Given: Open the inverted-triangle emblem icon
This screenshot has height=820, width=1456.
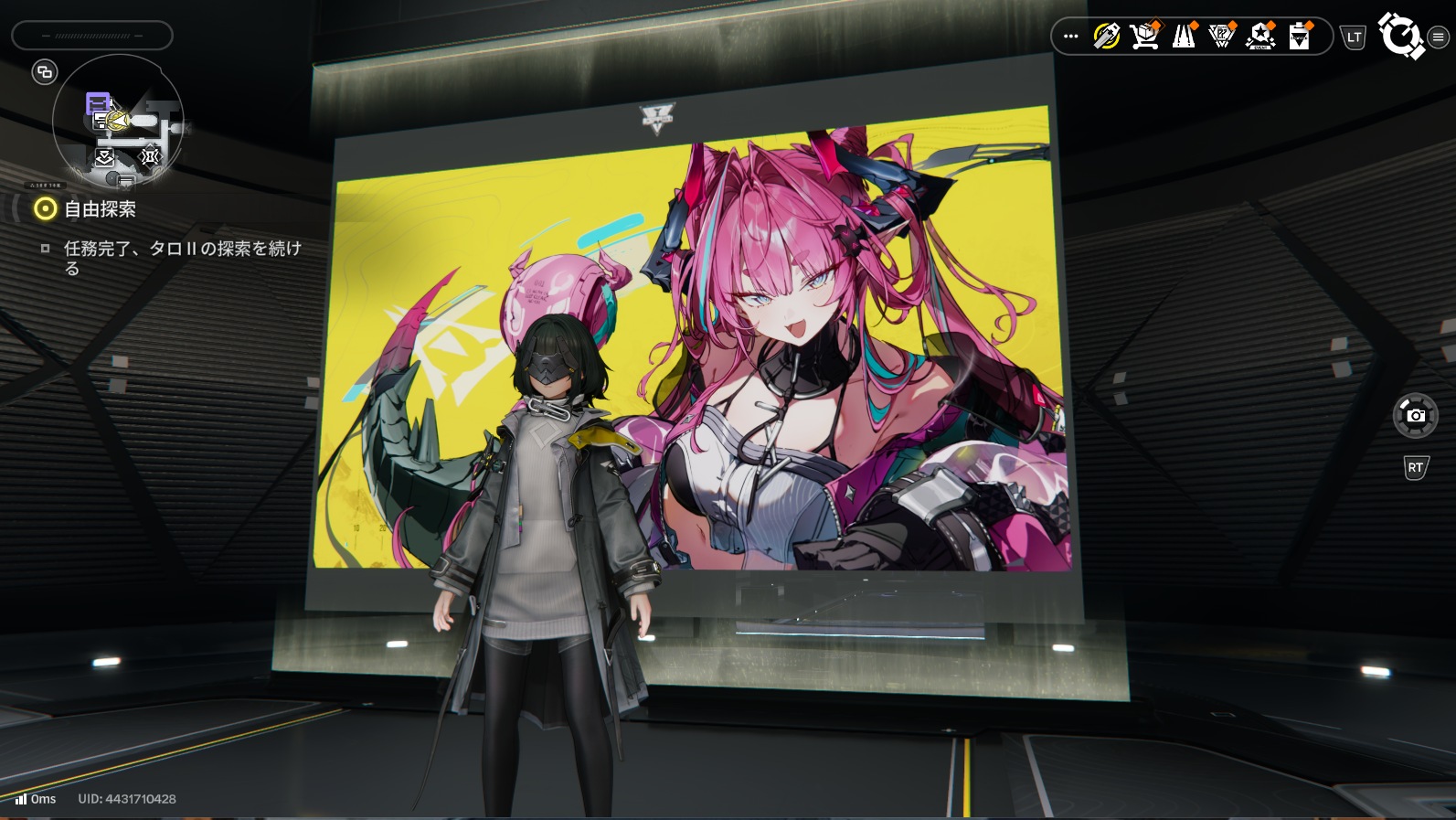Looking at the screenshot, I should (x=1222, y=37).
